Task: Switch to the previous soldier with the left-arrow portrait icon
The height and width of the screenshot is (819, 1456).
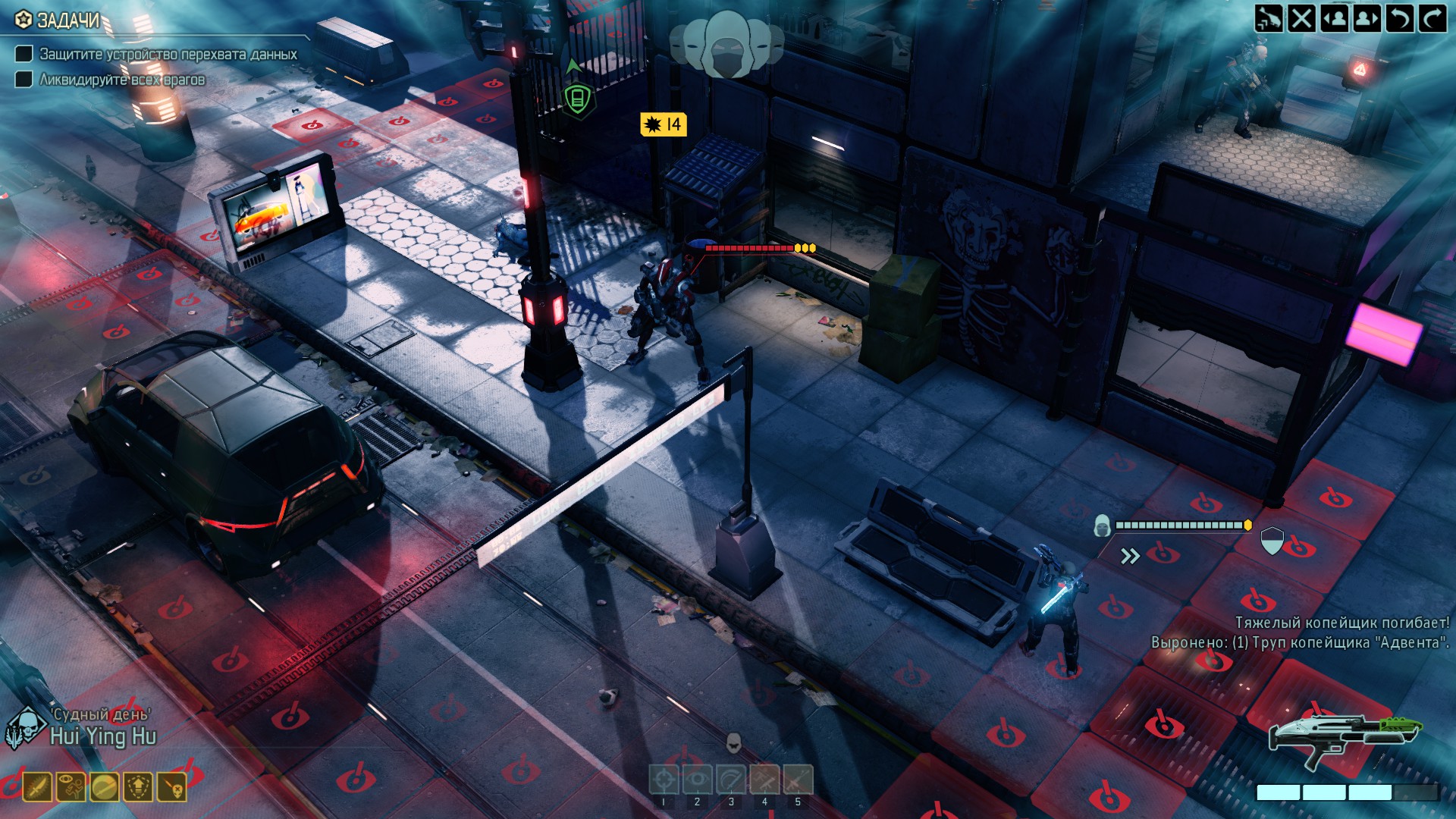Action: coord(1335,17)
